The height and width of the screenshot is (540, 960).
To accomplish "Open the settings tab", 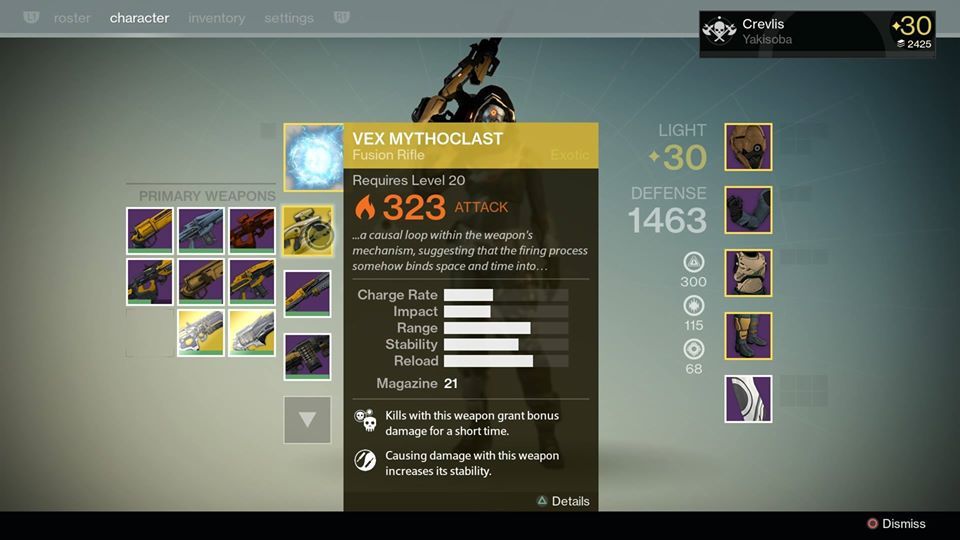I will (288, 18).
